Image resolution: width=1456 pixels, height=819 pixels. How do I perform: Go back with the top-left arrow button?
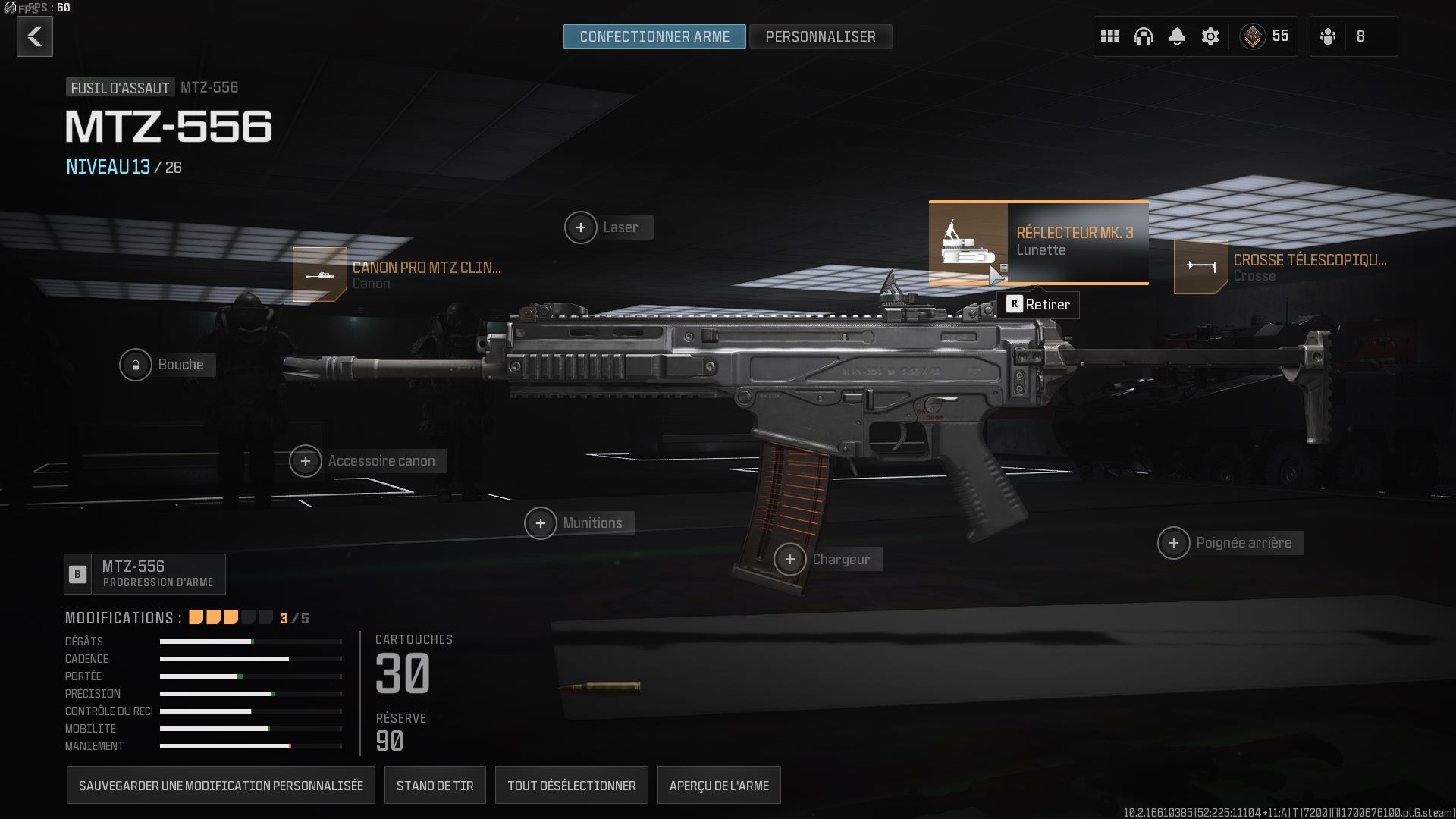tap(35, 36)
